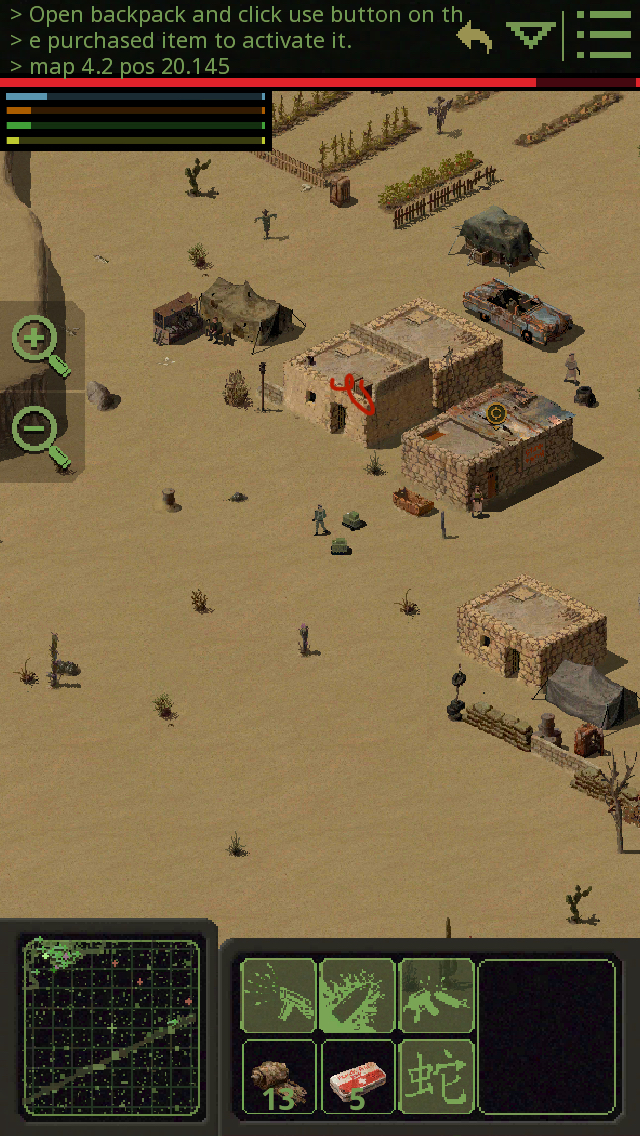The image size is (640, 1136).
Task: Expand the message log with the triangle arrow
Action: [530, 36]
